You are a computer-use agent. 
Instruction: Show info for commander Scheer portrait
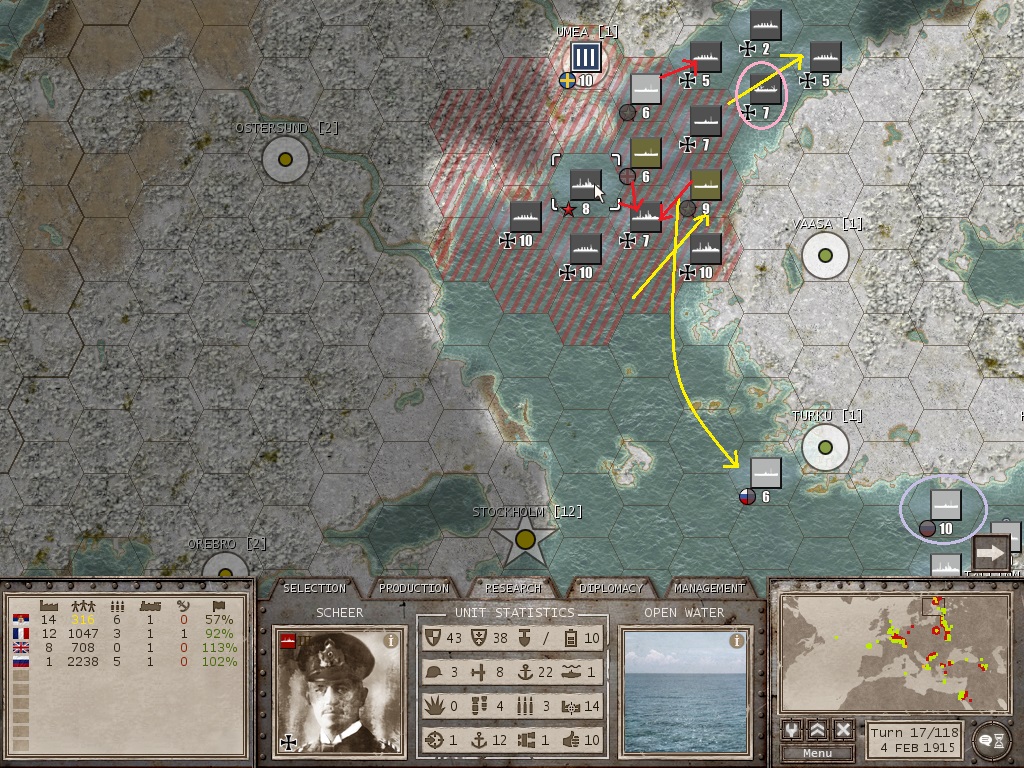tap(391, 641)
